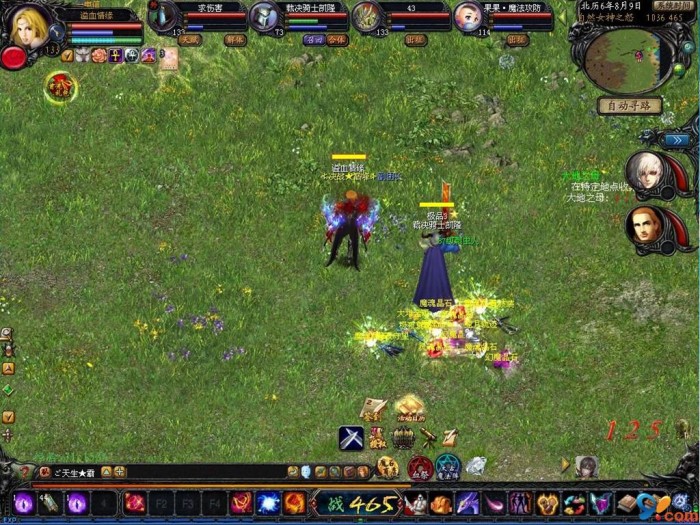The image size is (700, 525).
Task: Click the glowing red emblem buff icon
Action: [60, 88]
